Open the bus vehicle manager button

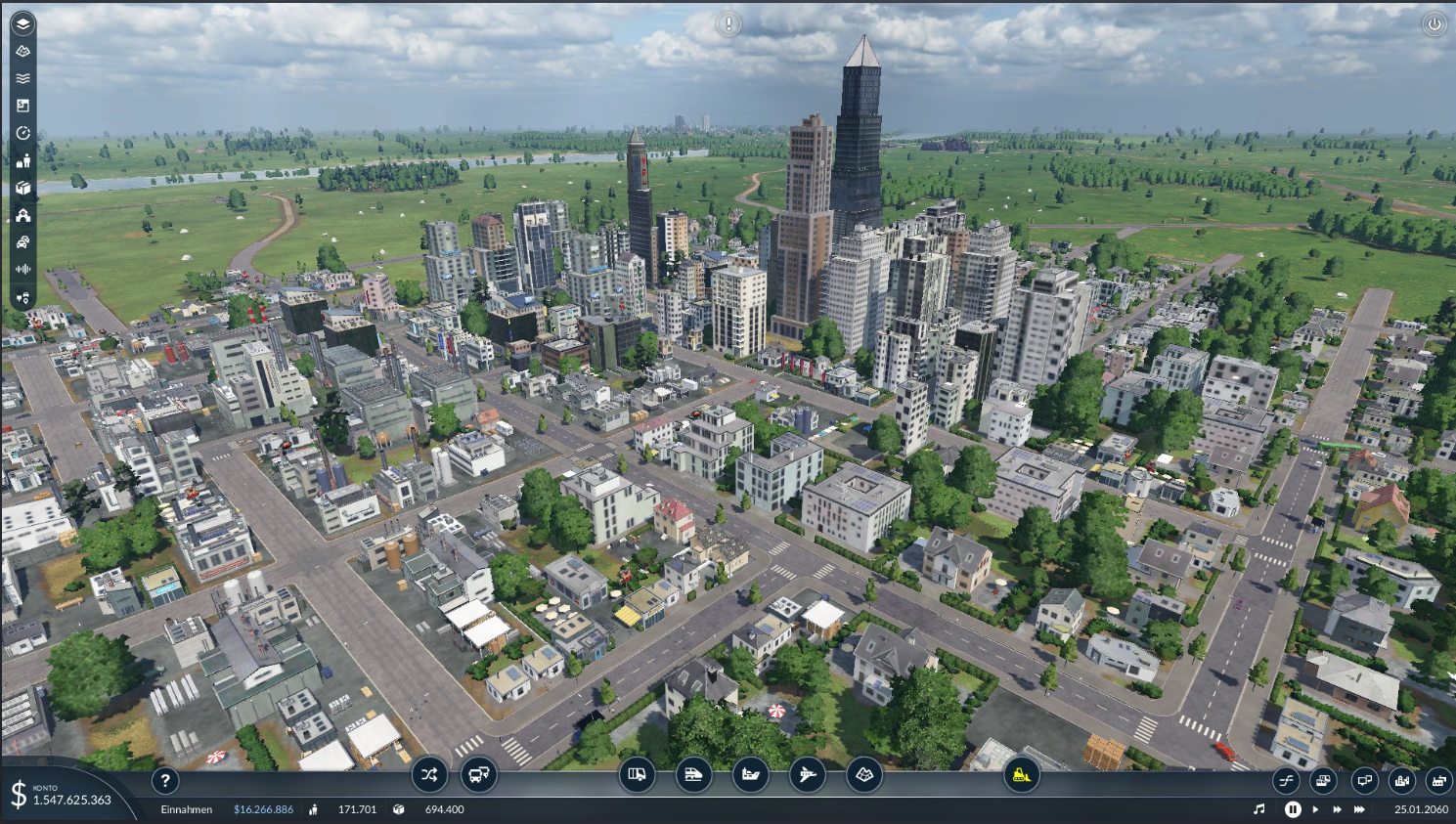coord(478,775)
